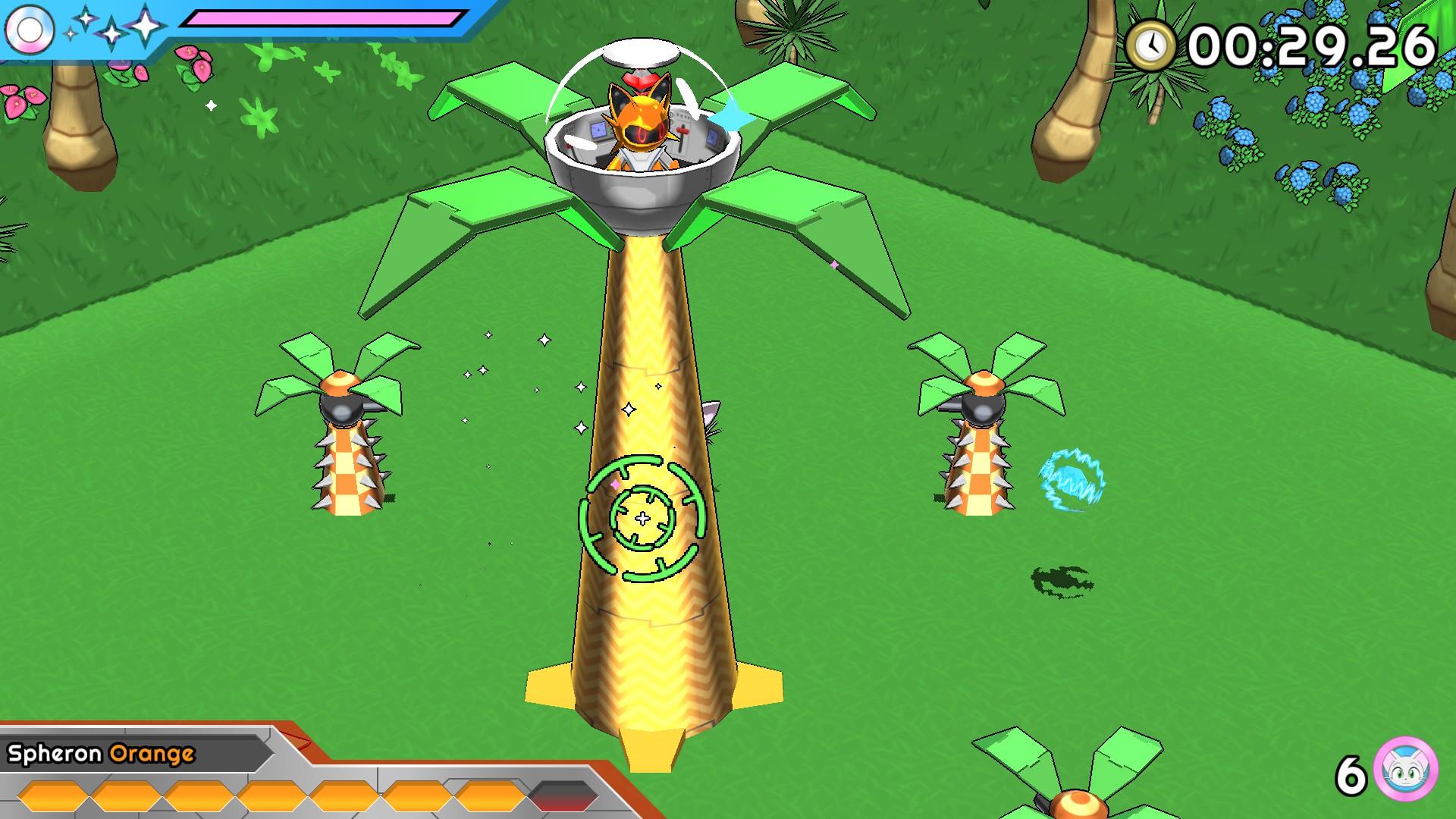Click the Spheron Orange boss name label

click(x=102, y=754)
